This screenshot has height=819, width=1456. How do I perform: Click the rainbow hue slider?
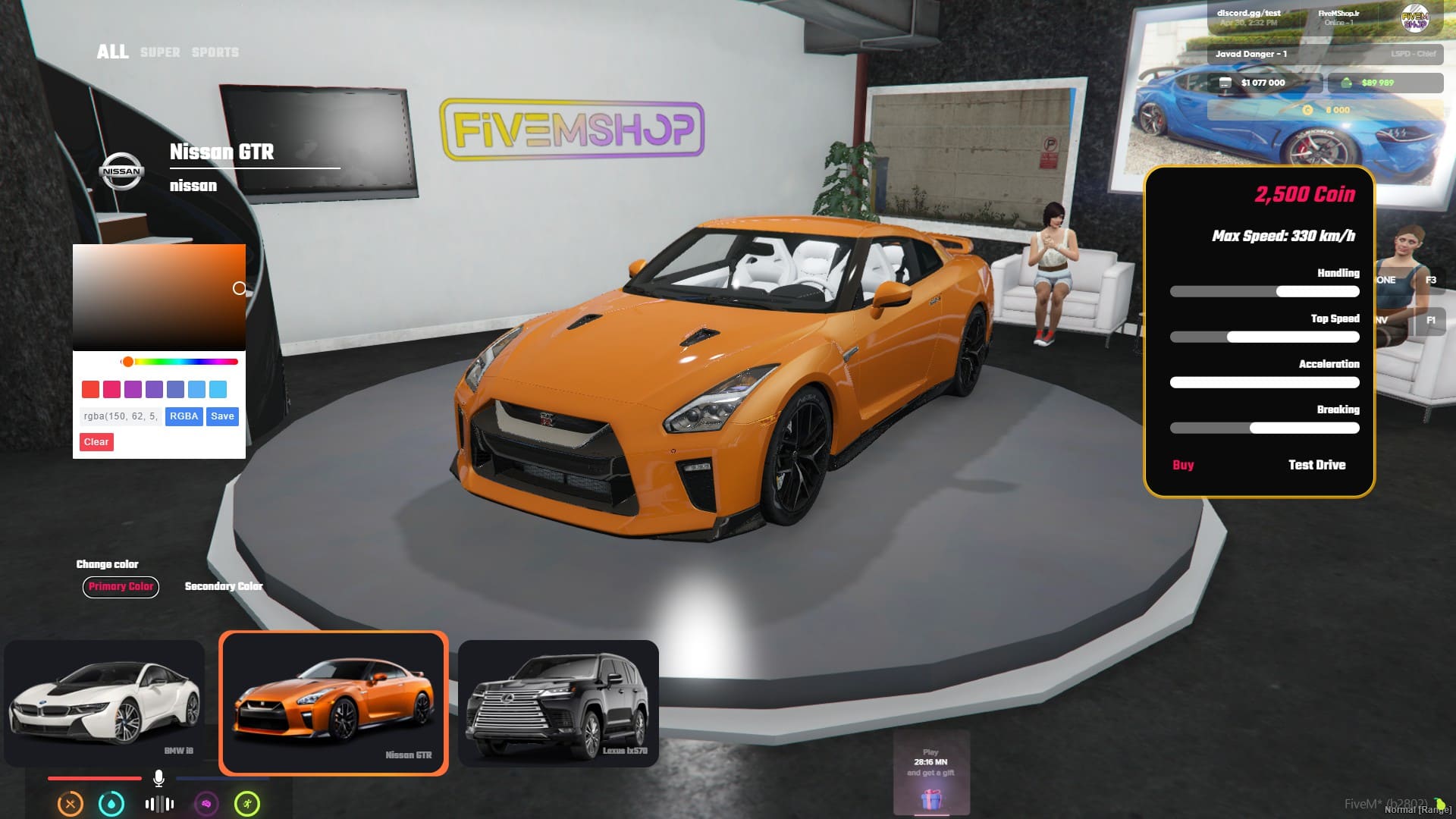[180, 362]
